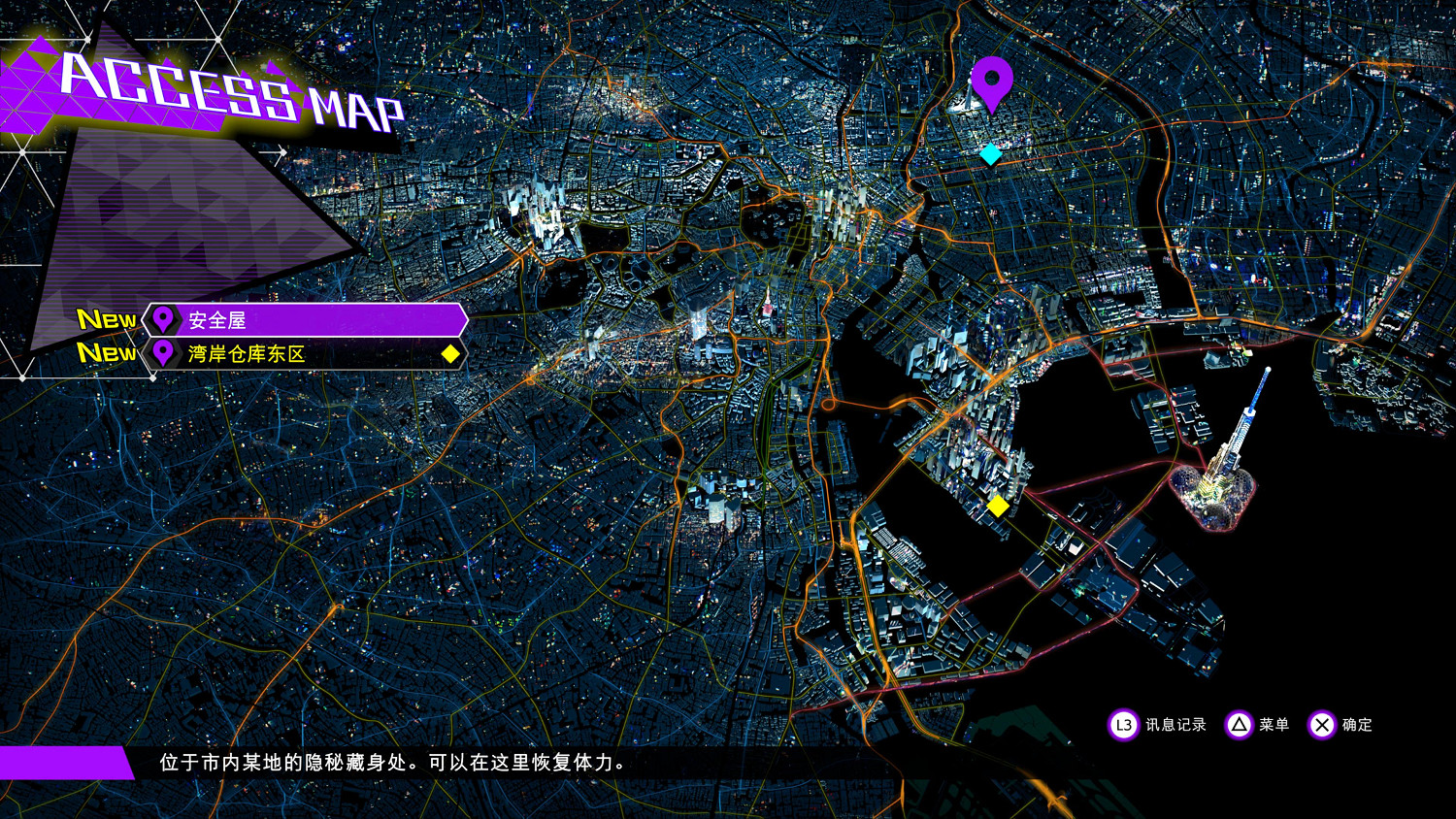The width and height of the screenshot is (1456, 819).
Task: Select the cyan diamond marker near the pin
Action: coord(991,152)
